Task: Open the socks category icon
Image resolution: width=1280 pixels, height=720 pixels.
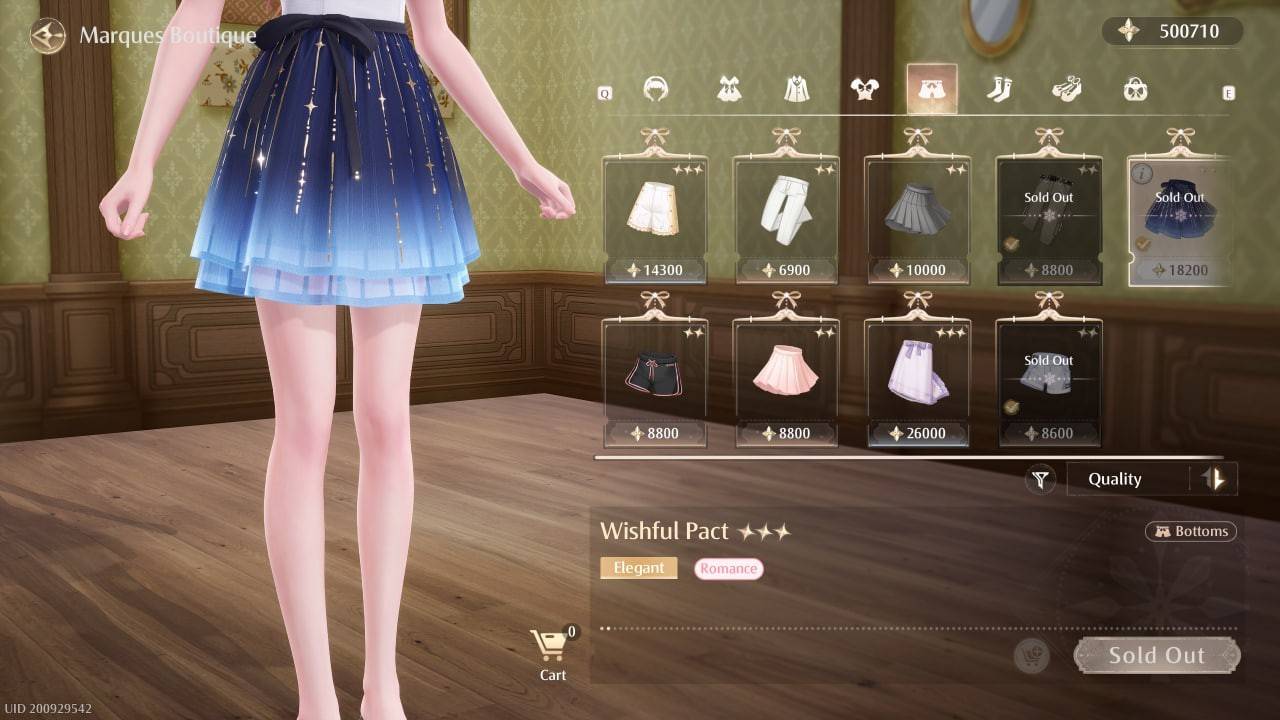Action: pyautogui.click(x=1001, y=89)
